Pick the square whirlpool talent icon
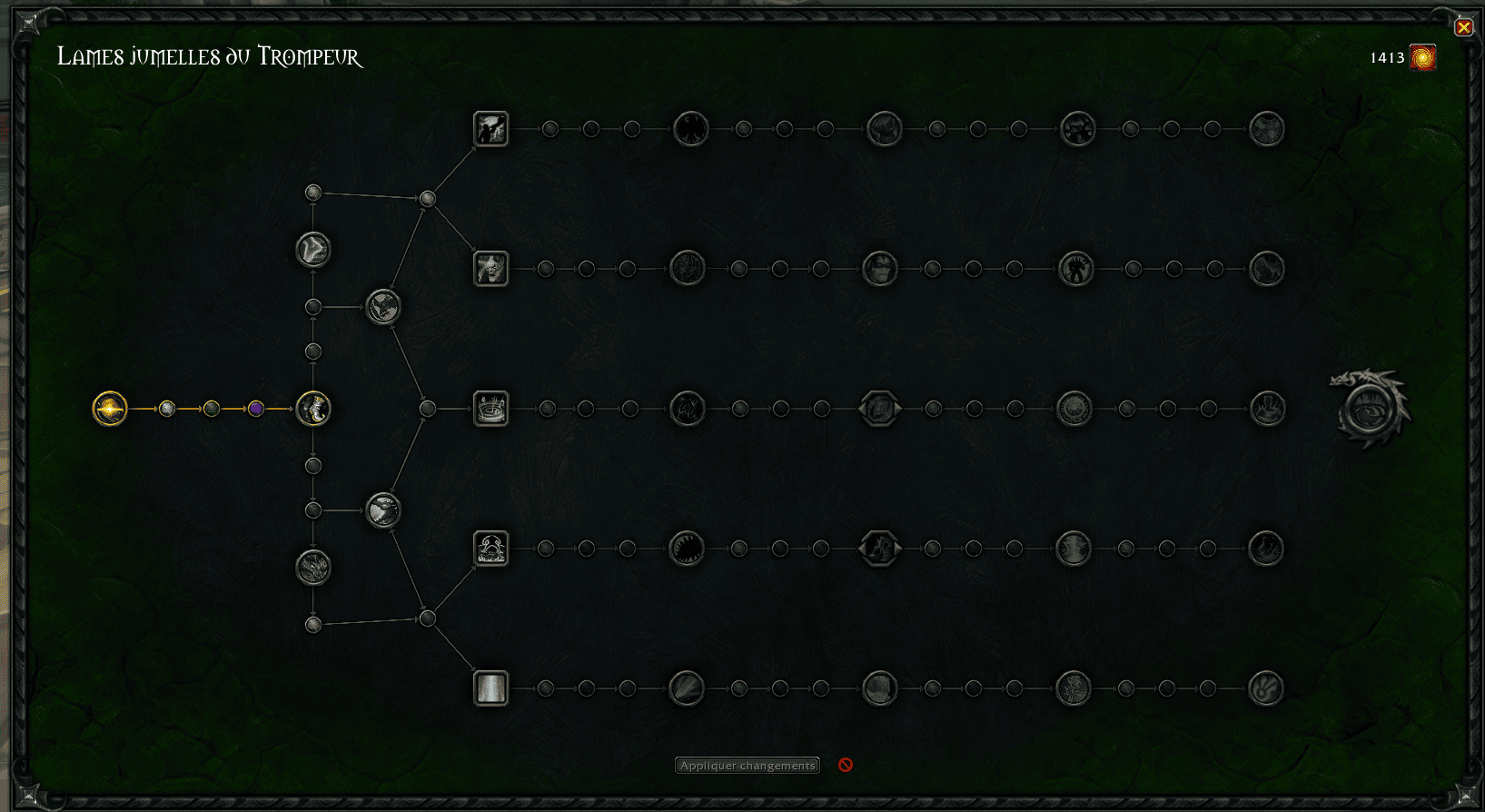 [491, 409]
